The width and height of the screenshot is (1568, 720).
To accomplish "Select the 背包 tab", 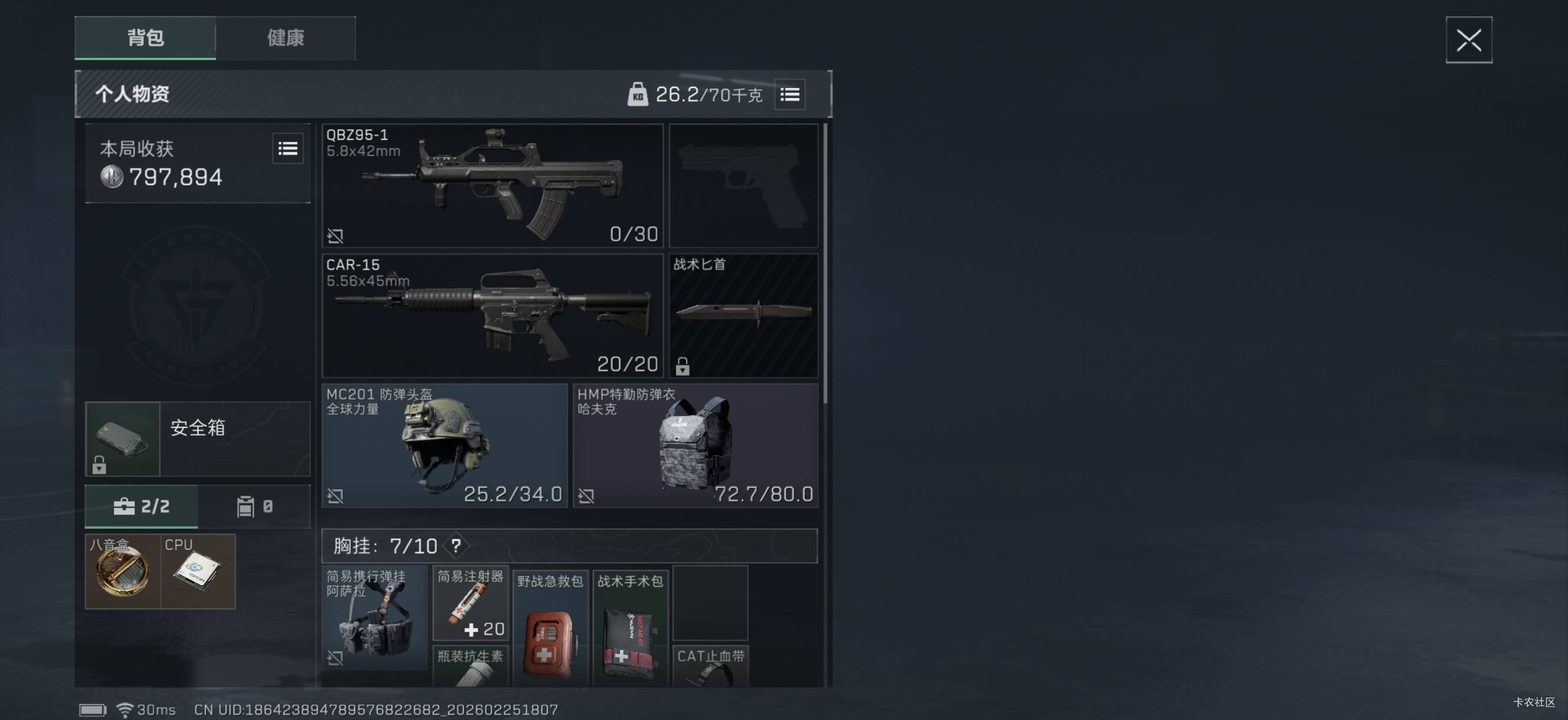I will [x=145, y=38].
